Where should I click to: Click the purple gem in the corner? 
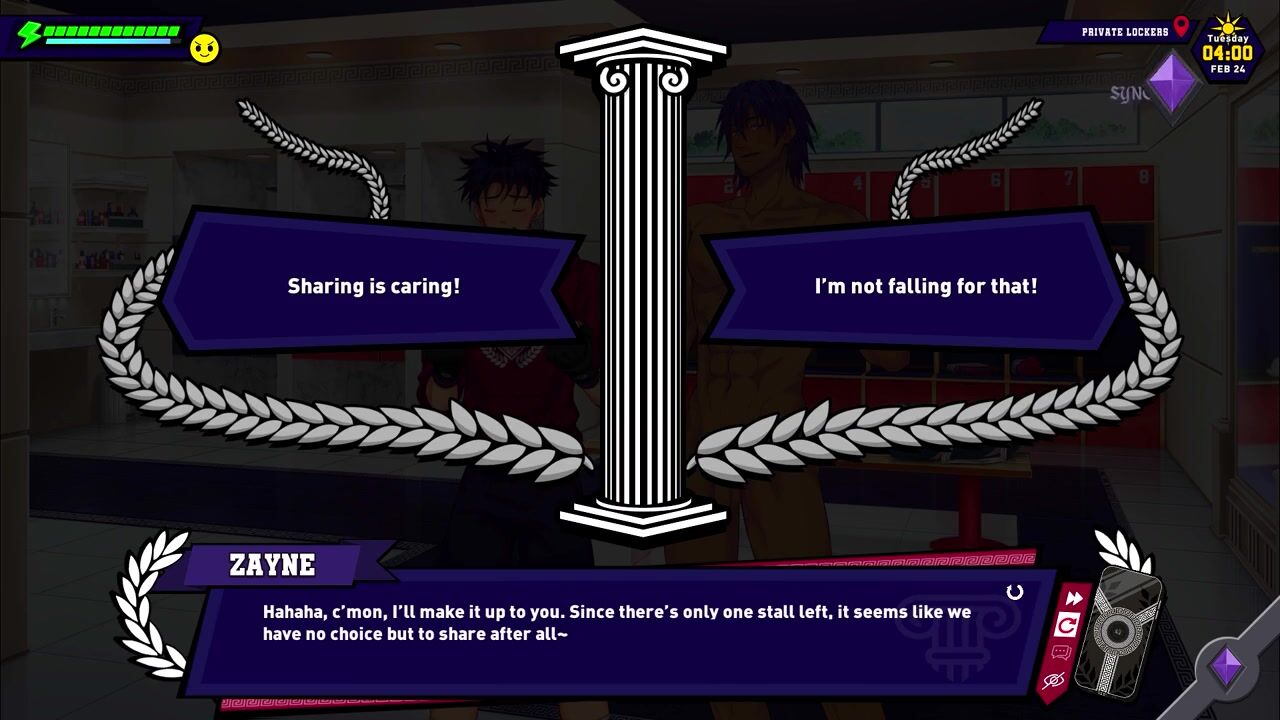click(1226, 667)
